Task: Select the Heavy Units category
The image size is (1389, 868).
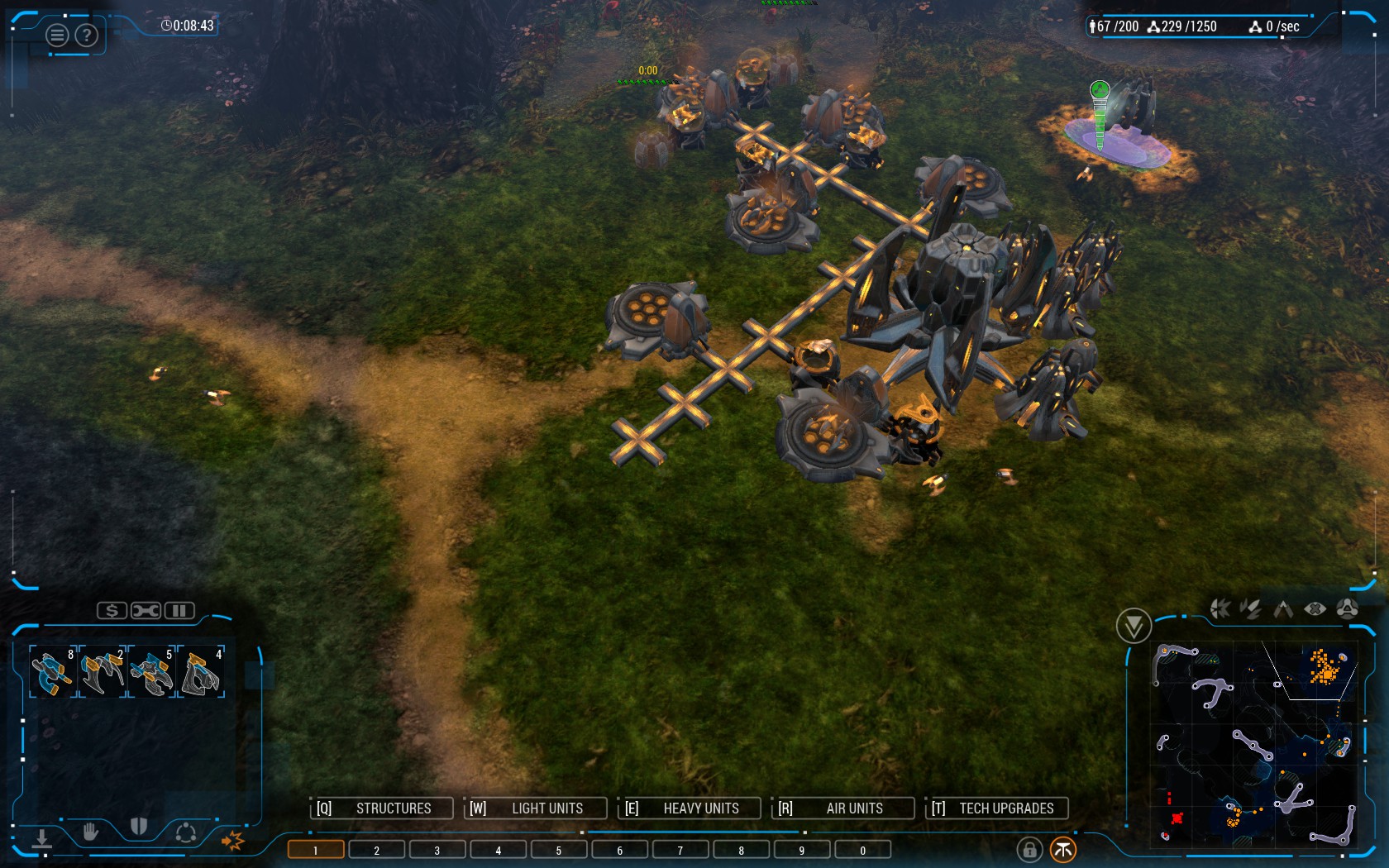Action: pos(690,808)
